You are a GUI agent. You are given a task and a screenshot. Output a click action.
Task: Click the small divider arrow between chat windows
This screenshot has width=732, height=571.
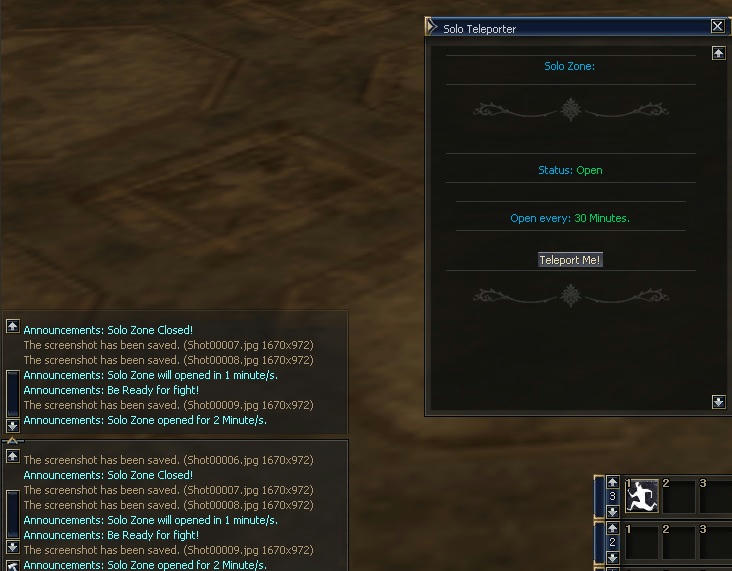click(x=12, y=439)
